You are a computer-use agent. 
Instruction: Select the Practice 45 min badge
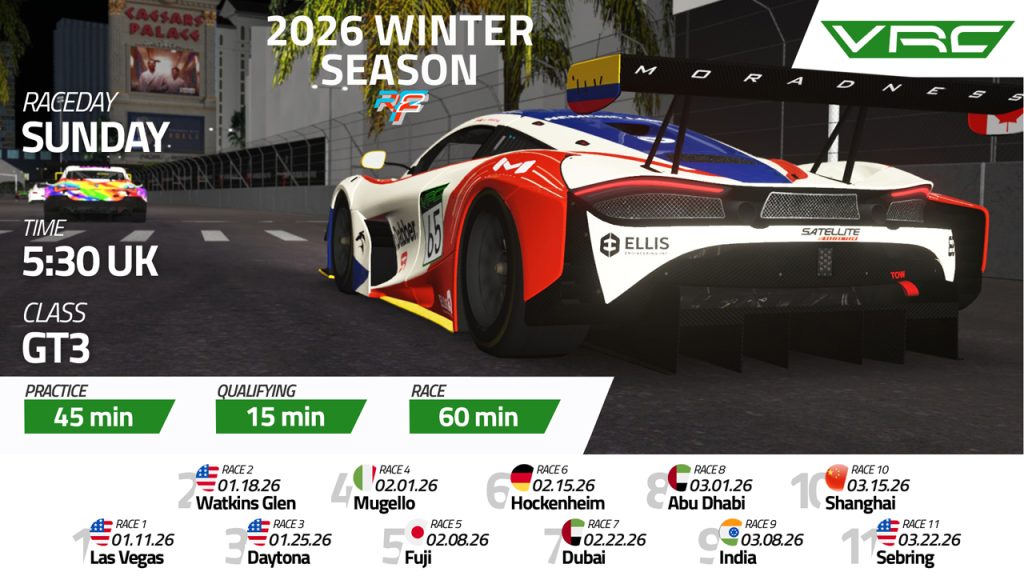point(99,416)
